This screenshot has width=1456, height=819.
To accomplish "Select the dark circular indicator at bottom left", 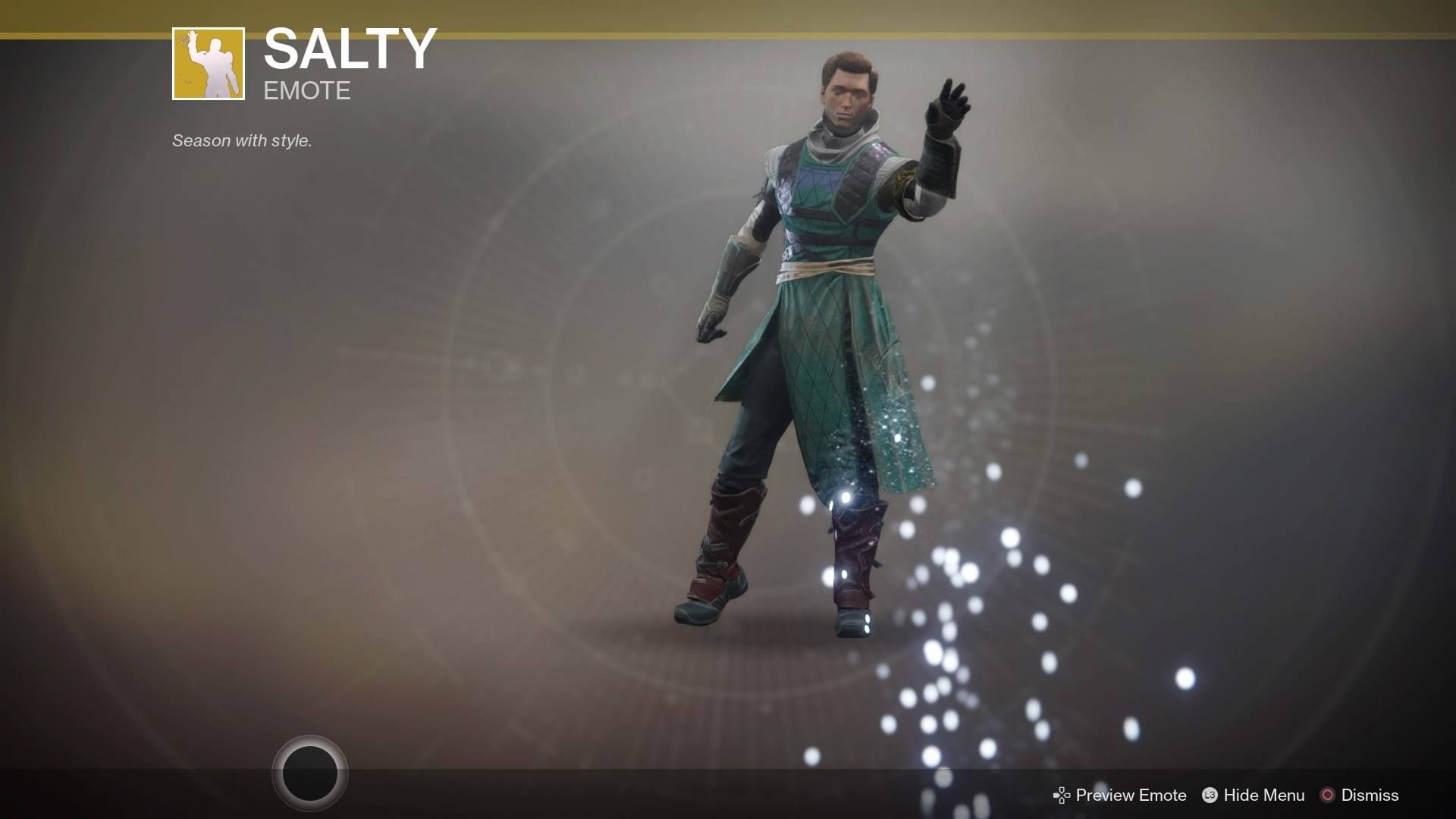I will pyautogui.click(x=311, y=772).
